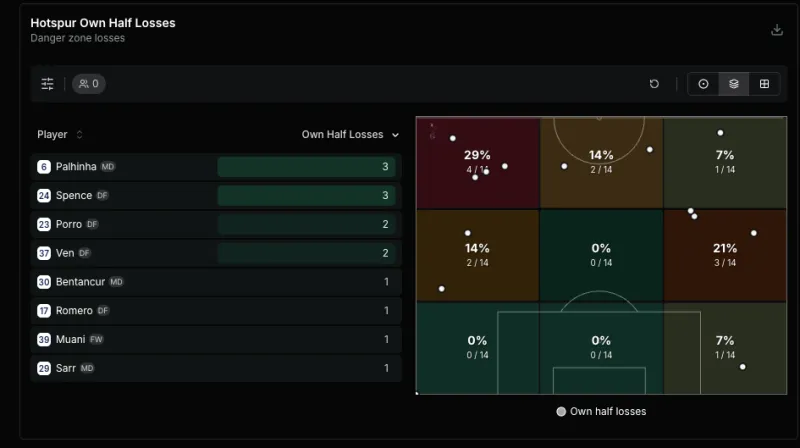Pick the Ven player row
The width and height of the screenshot is (800, 448).
pyautogui.click(x=215, y=253)
